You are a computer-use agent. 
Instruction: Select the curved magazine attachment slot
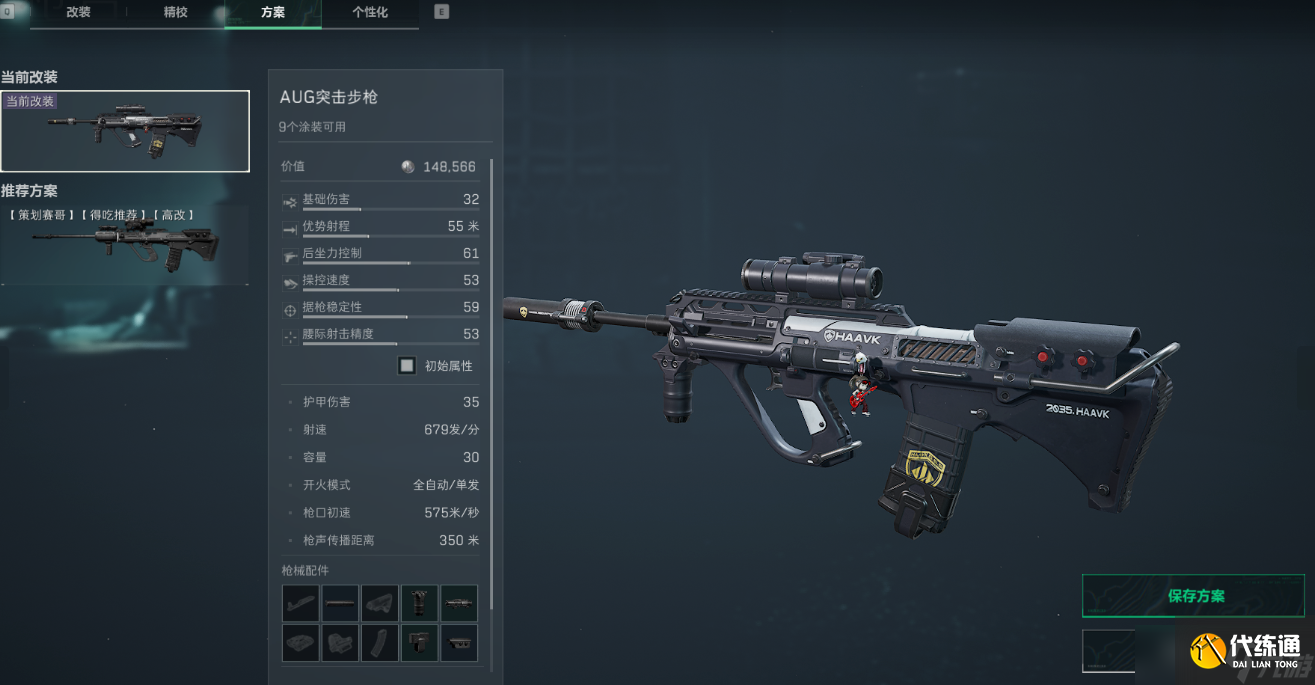tap(380, 643)
